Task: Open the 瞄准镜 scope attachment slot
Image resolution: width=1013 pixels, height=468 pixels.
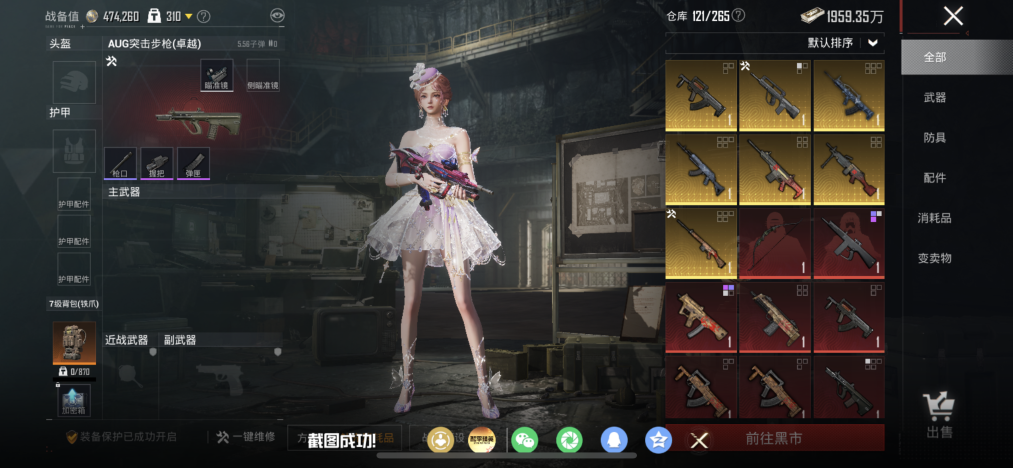Action: pos(216,73)
